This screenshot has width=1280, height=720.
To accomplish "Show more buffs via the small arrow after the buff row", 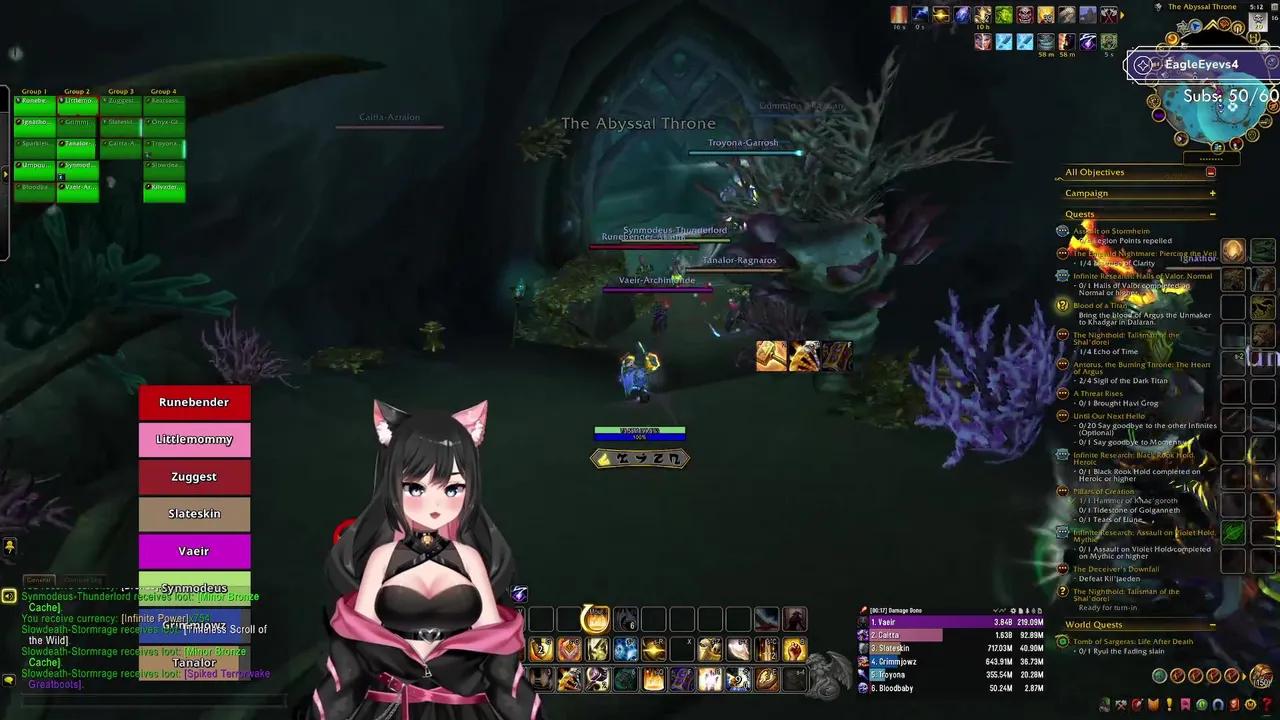I will point(1122,14).
